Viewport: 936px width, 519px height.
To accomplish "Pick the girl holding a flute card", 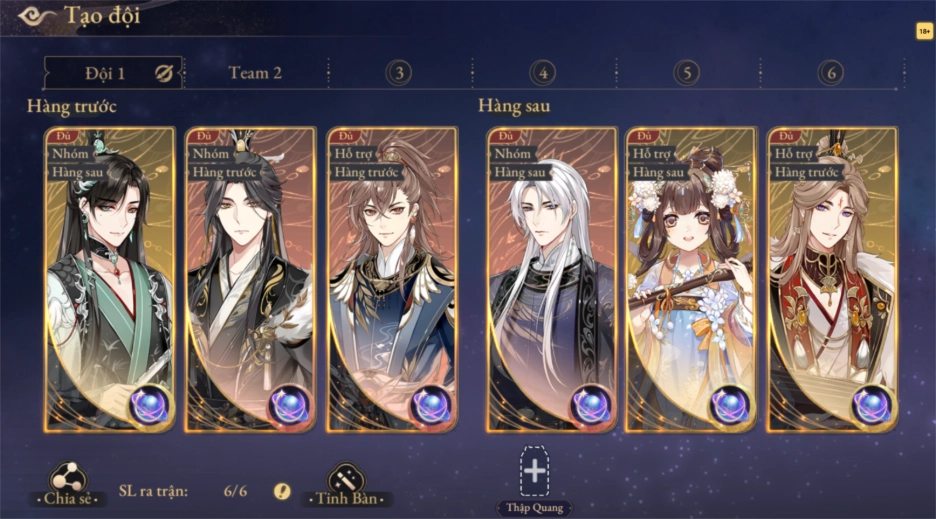I will tap(691, 280).
